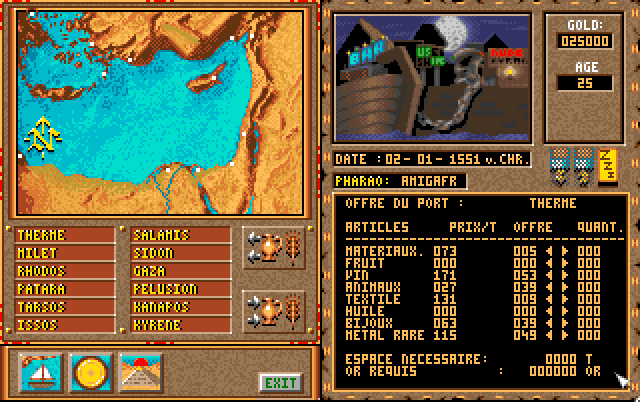This screenshot has width=640, height=402.
Task: Open the sailing ship icon
Action: point(42,371)
